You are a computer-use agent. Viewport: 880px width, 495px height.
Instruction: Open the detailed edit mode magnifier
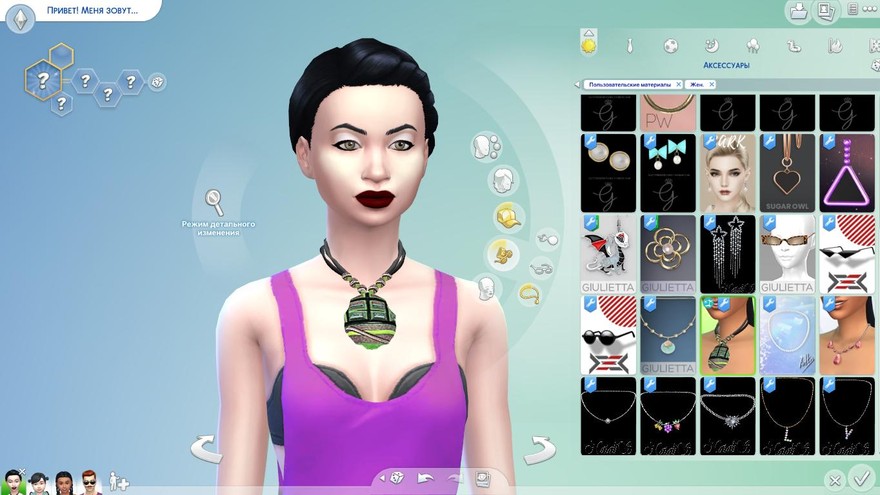[214, 201]
